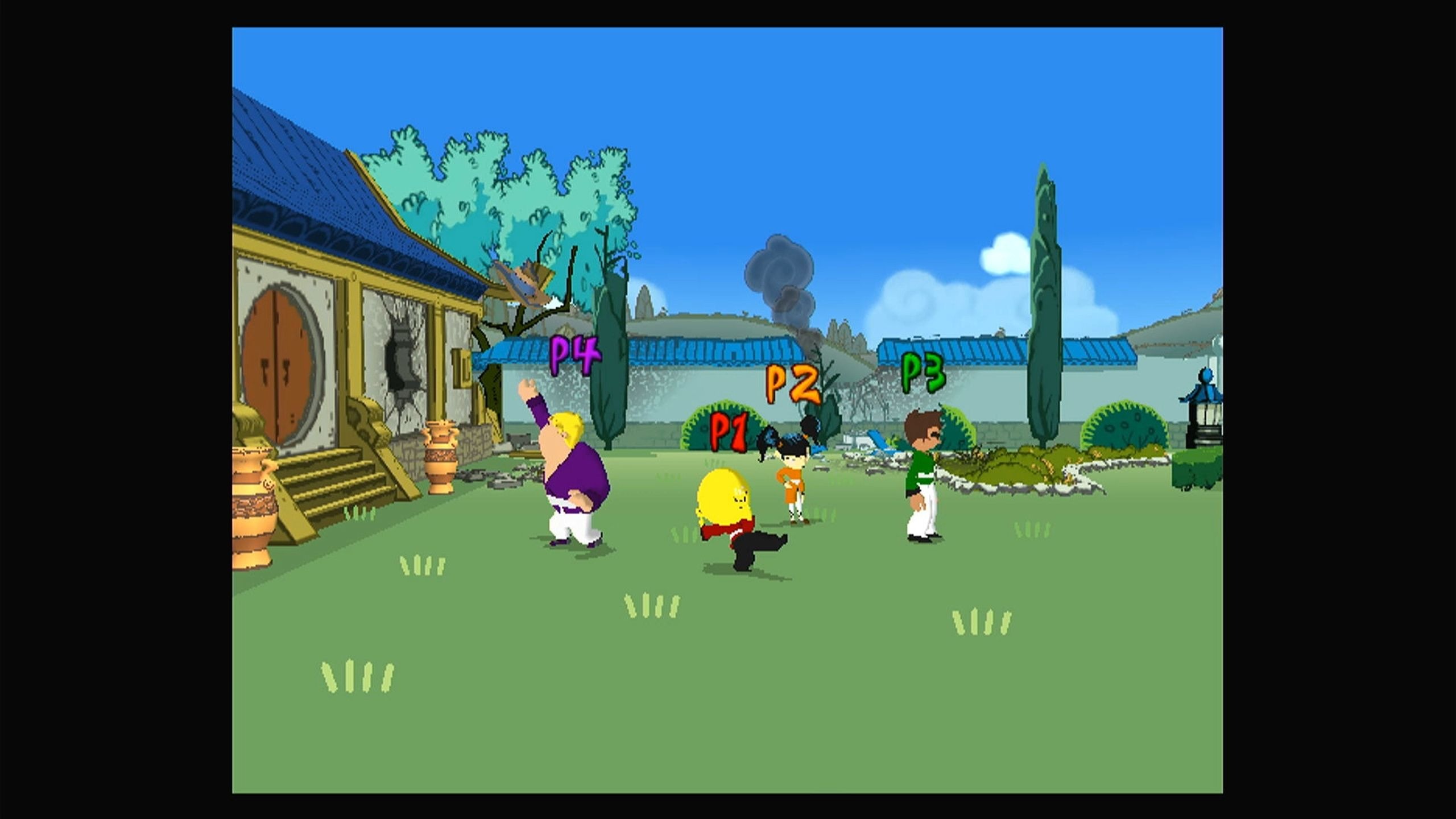Select the orange P2 player marker
The image size is (1456, 819).
792,383
